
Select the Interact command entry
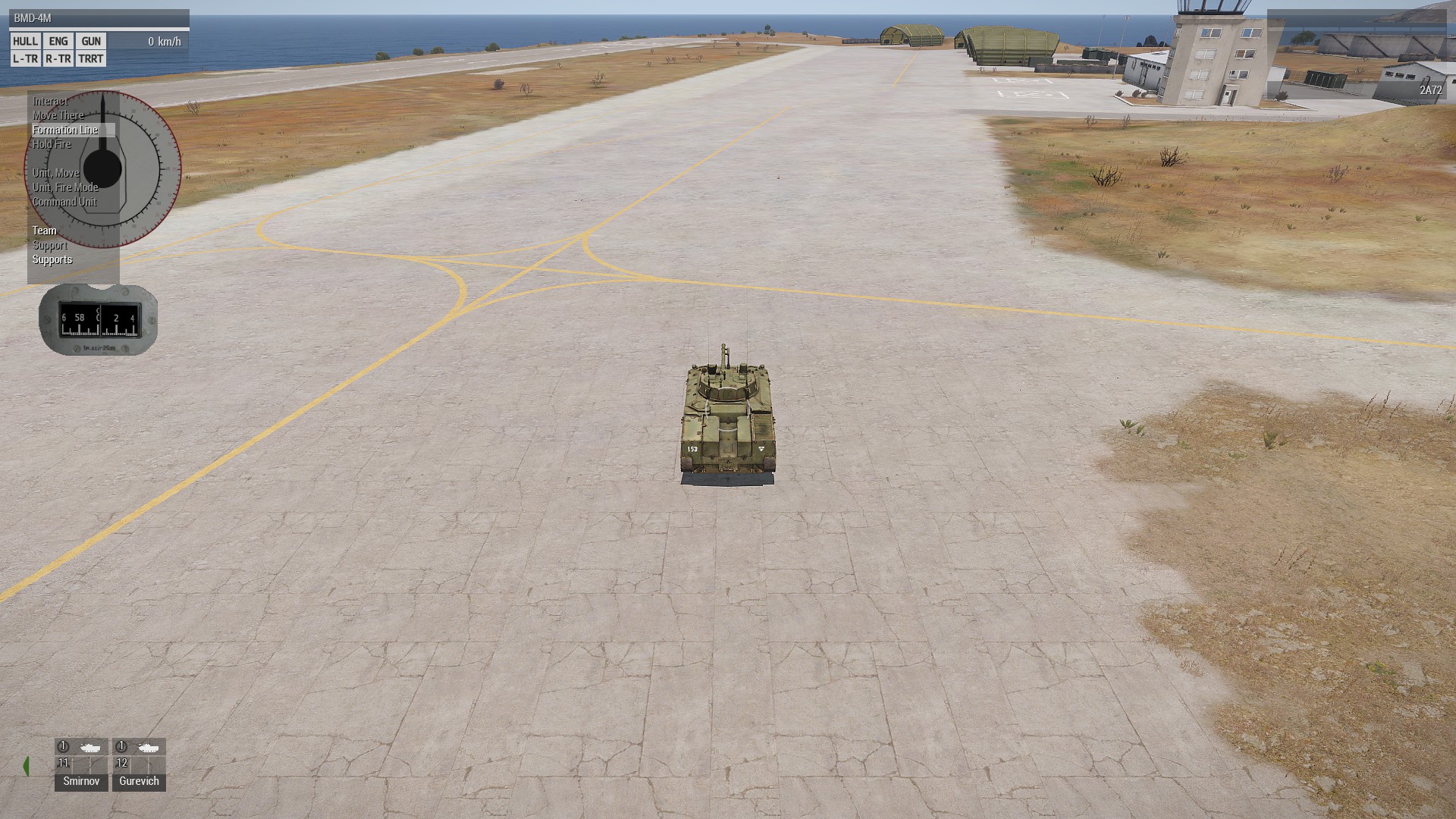click(50, 101)
